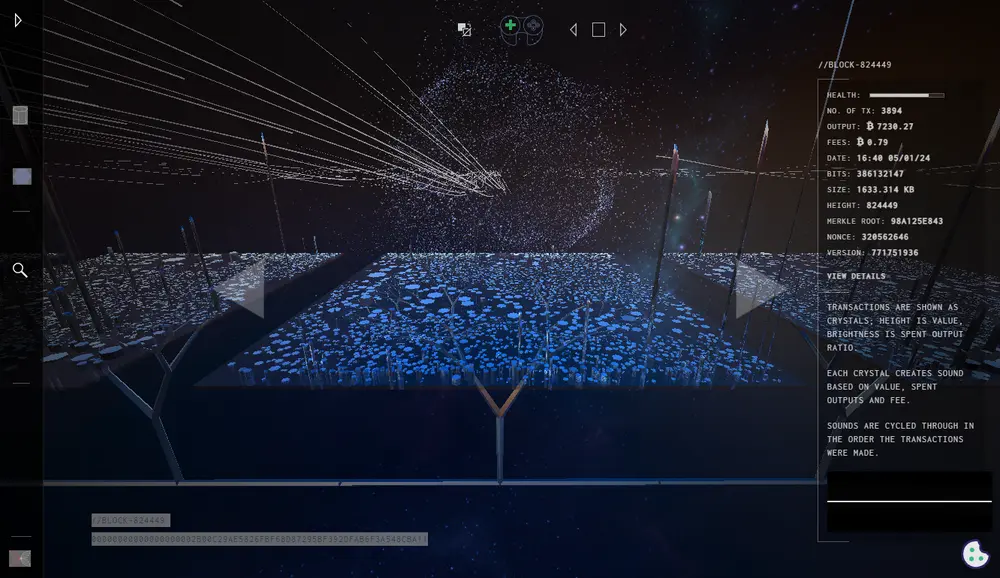Navigate right with the large triangle arrow
The image size is (1000, 578).
759,290
